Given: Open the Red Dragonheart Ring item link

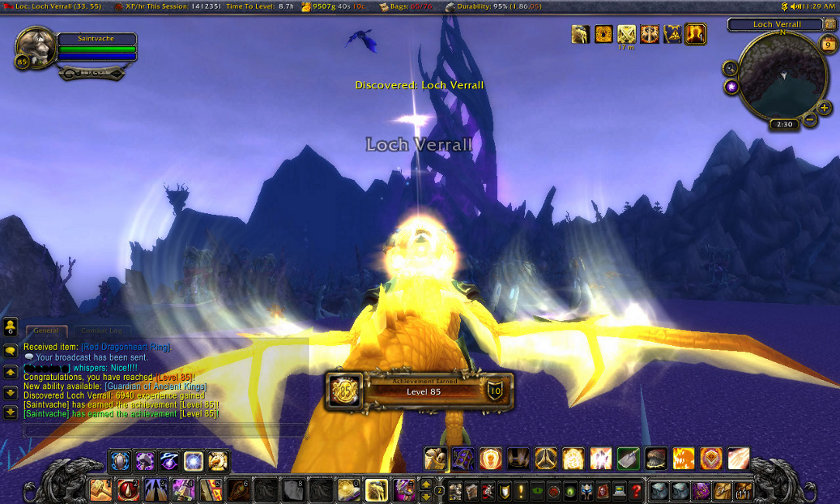Looking at the screenshot, I should (126, 347).
